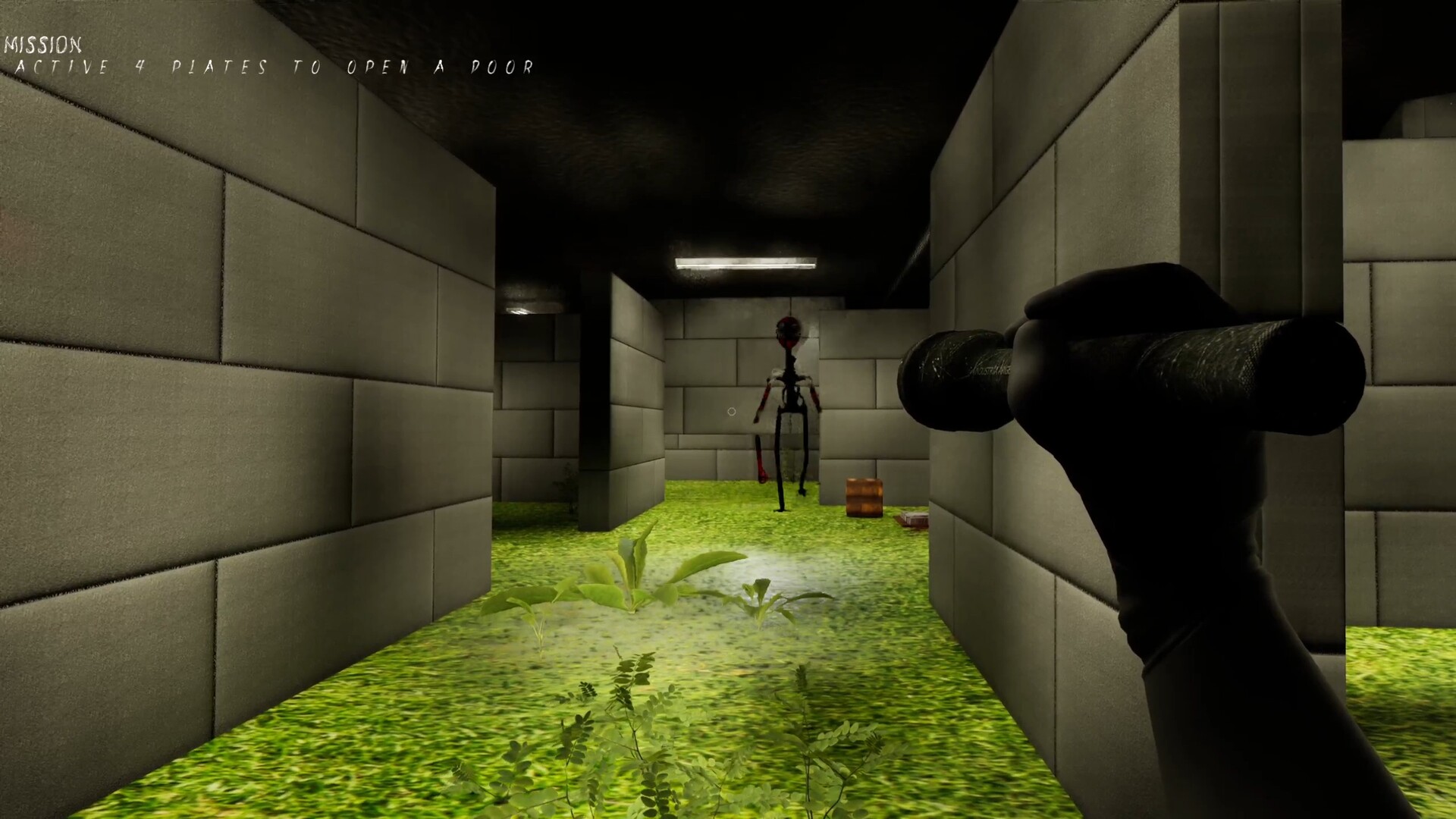Select the wooden crate beside the right wall
1456x819 pixels.
pos(864,498)
